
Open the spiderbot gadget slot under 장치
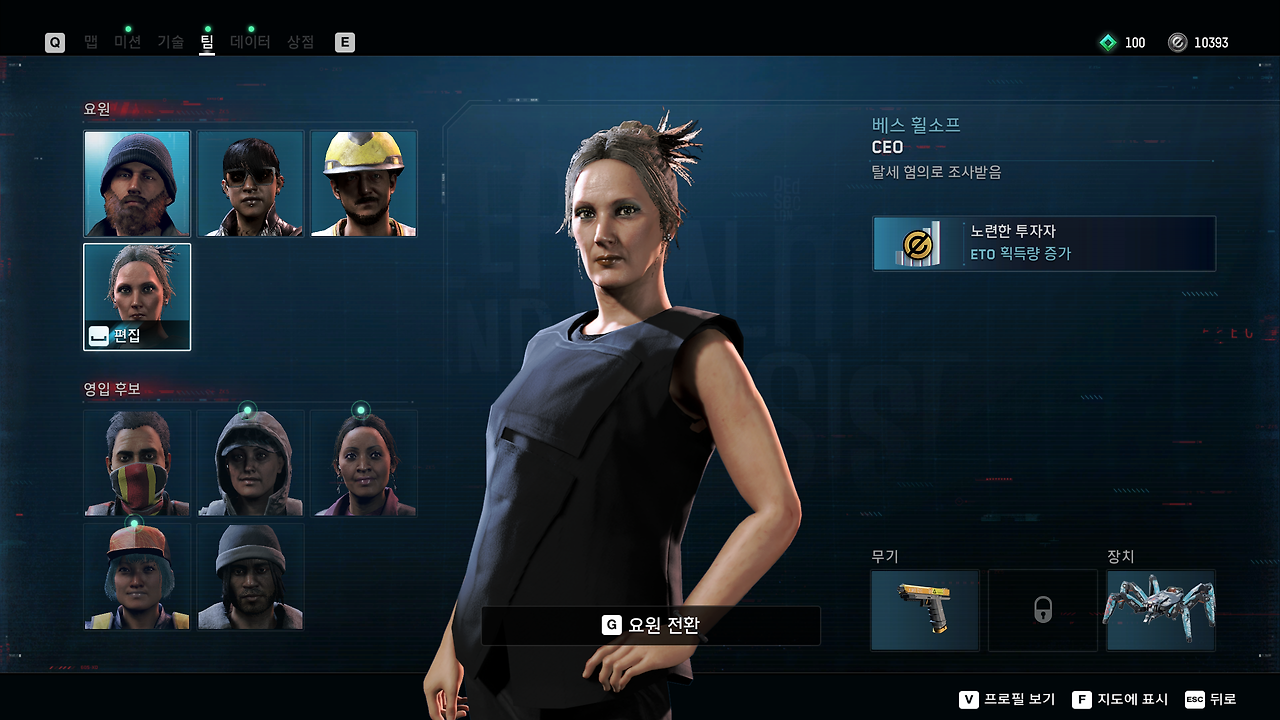click(x=1160, y=608)
